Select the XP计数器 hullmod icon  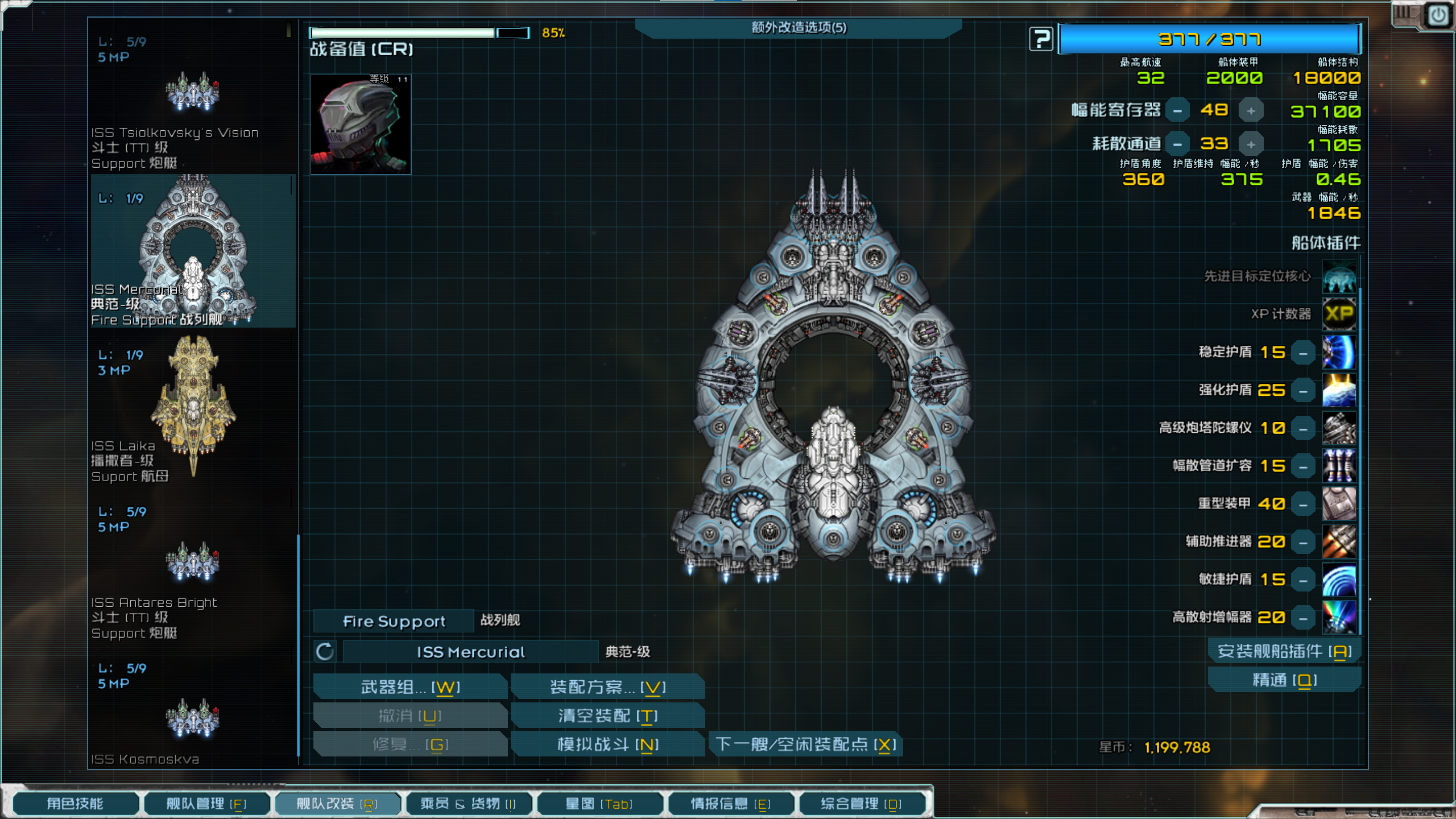point(1339,314)
